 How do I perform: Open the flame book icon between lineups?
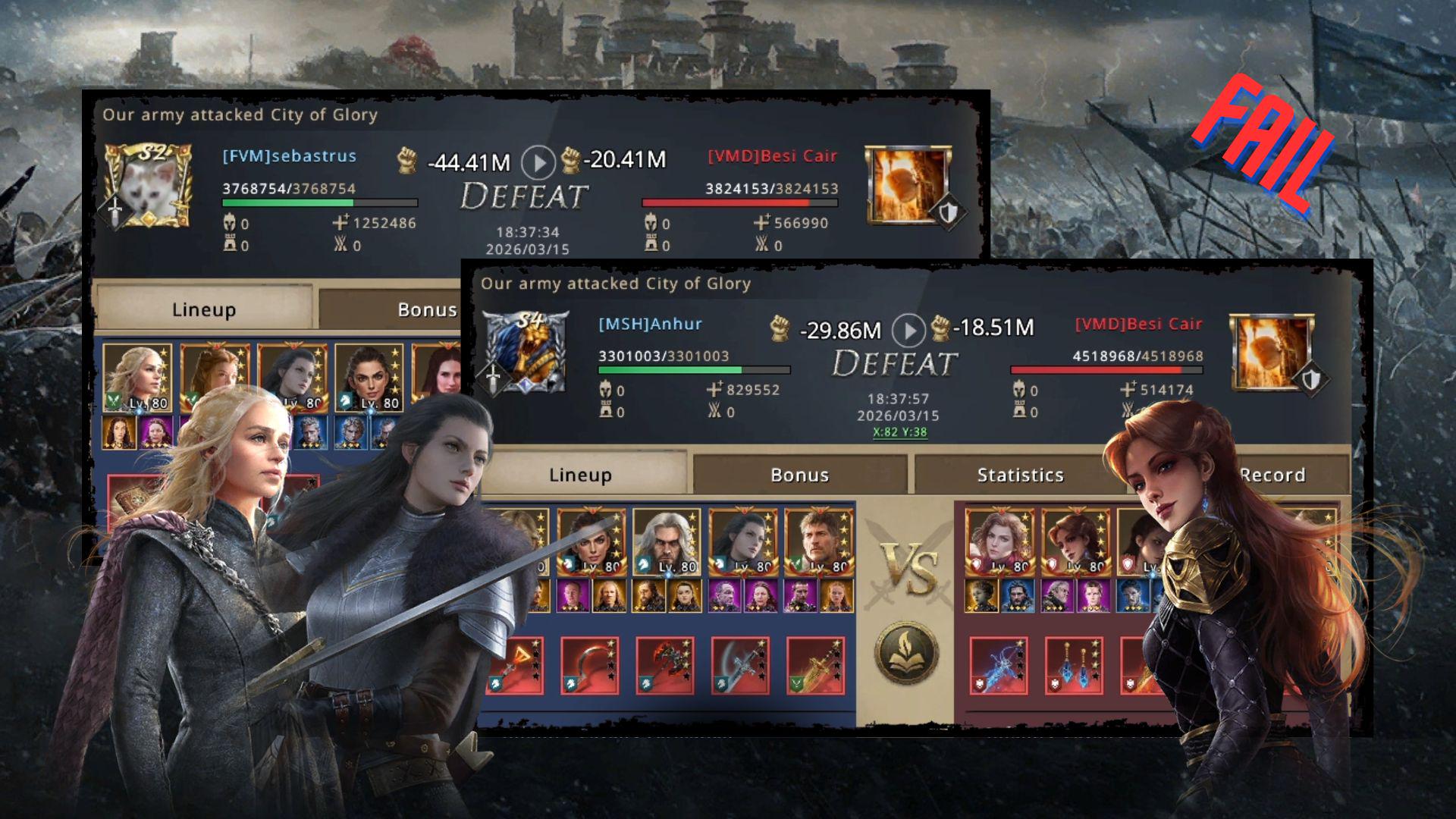pos(906,653)
